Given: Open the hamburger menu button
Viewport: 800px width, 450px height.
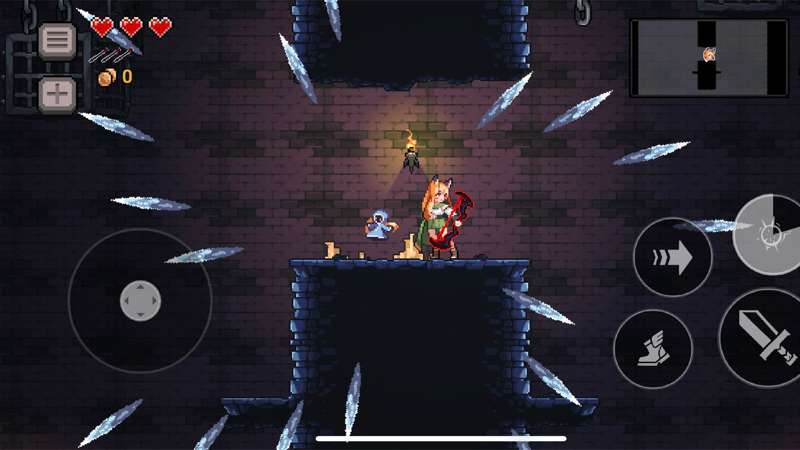Looking at the screenshot, I should coord(57,41).
